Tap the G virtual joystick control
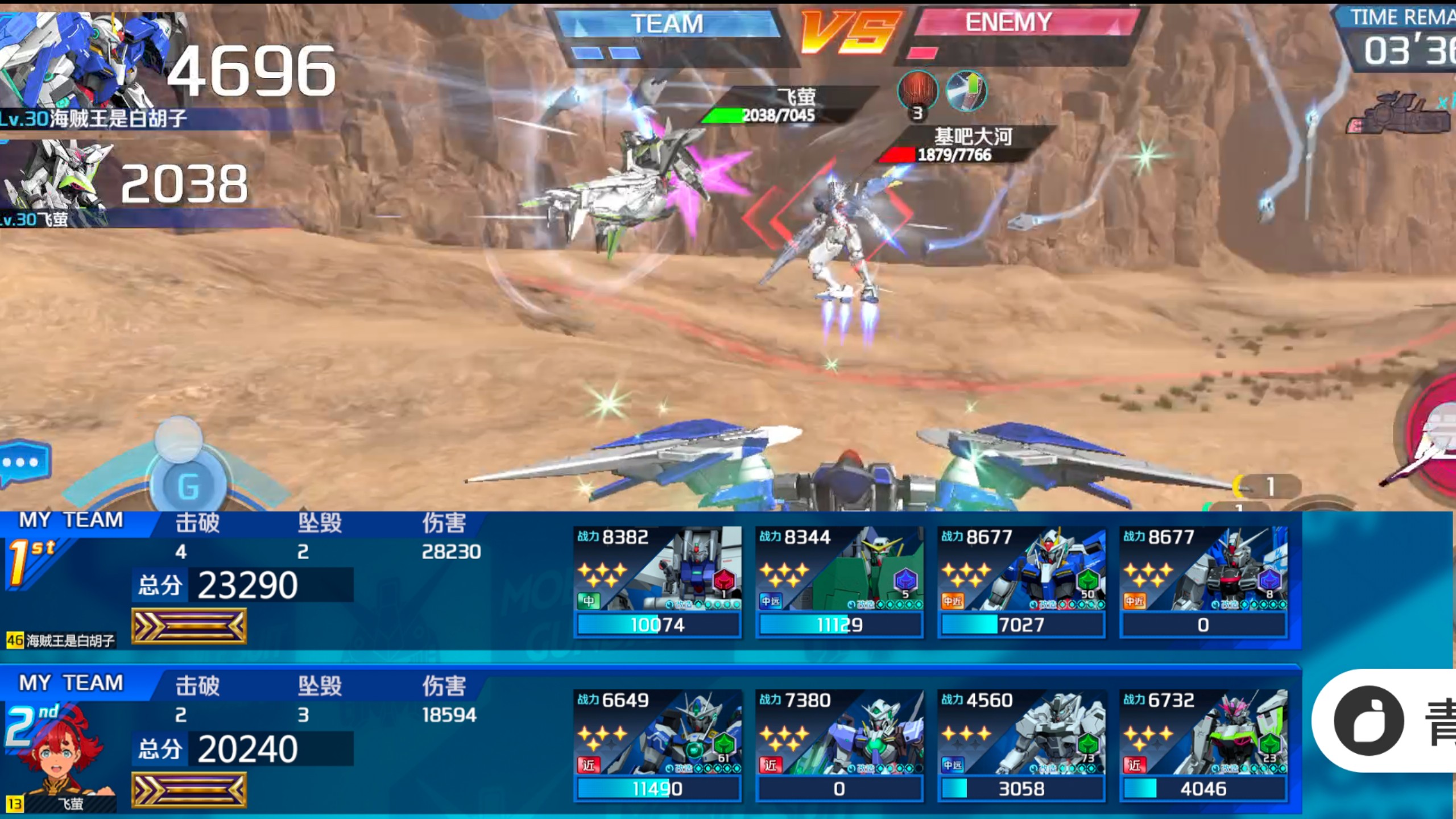This screenshot has width=1456, height=819. coord(189,485)
